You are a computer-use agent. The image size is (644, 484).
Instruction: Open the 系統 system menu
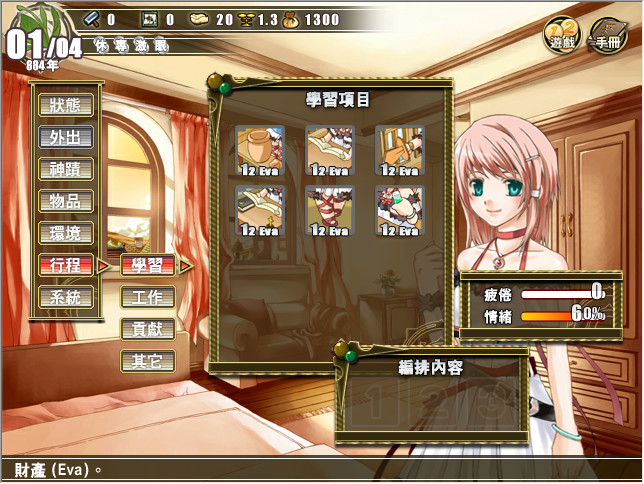pos(66,297)
